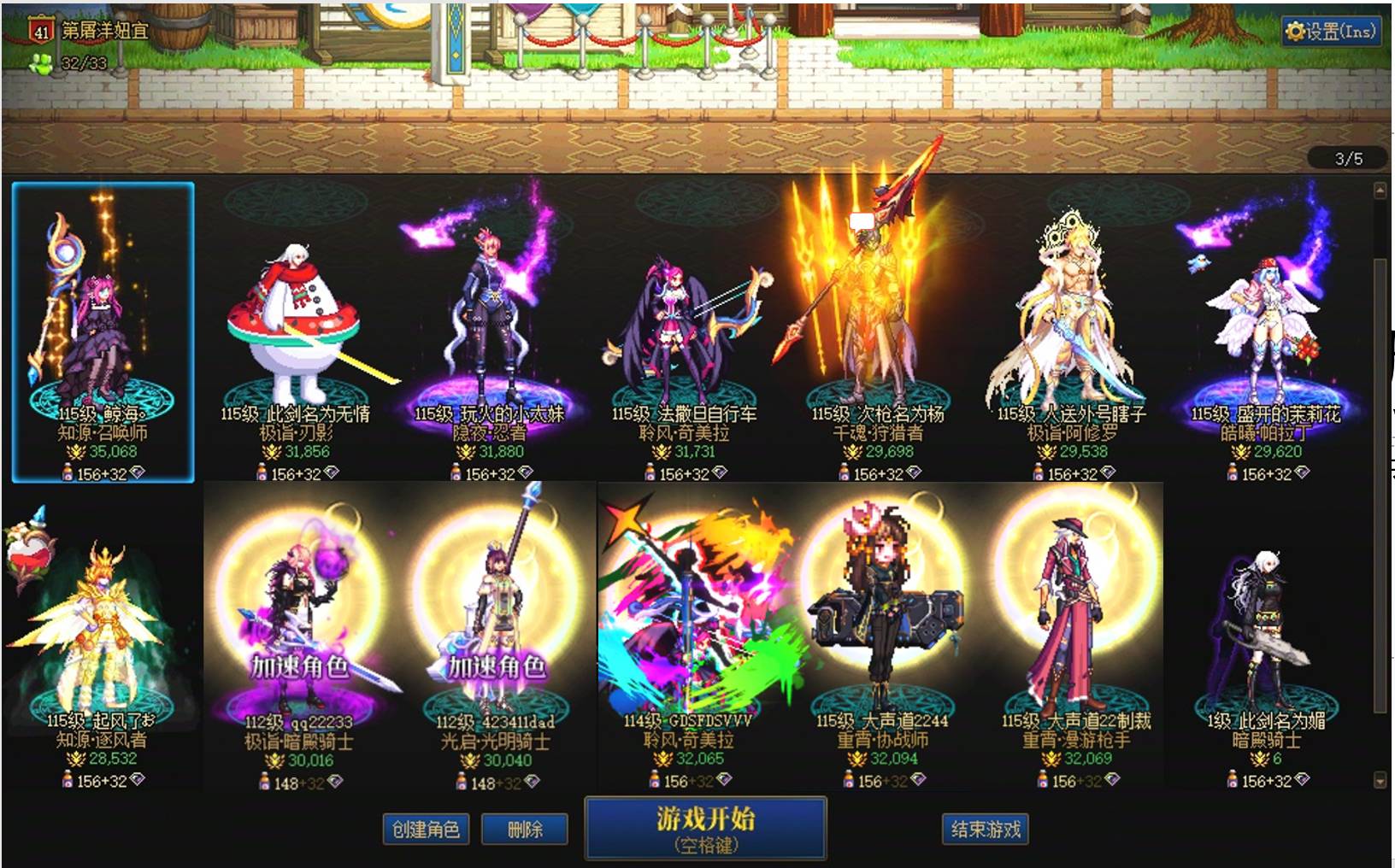The width and height of the screenshot is (1395, 868).
Task: Click the 删除 delete button
Action: click(x=524, y=828)
